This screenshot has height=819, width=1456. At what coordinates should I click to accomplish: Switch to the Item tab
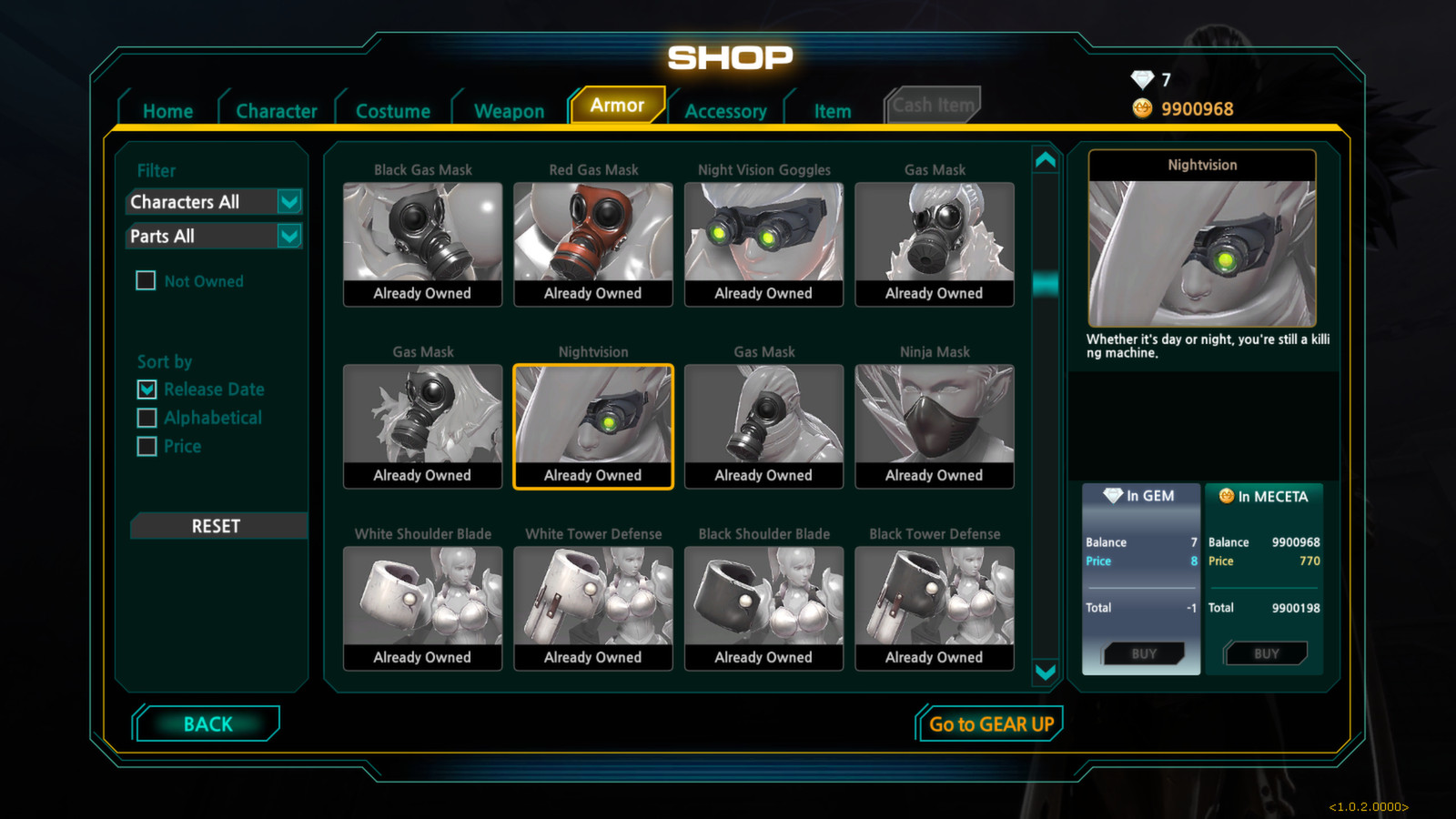[x=832, y=111]
